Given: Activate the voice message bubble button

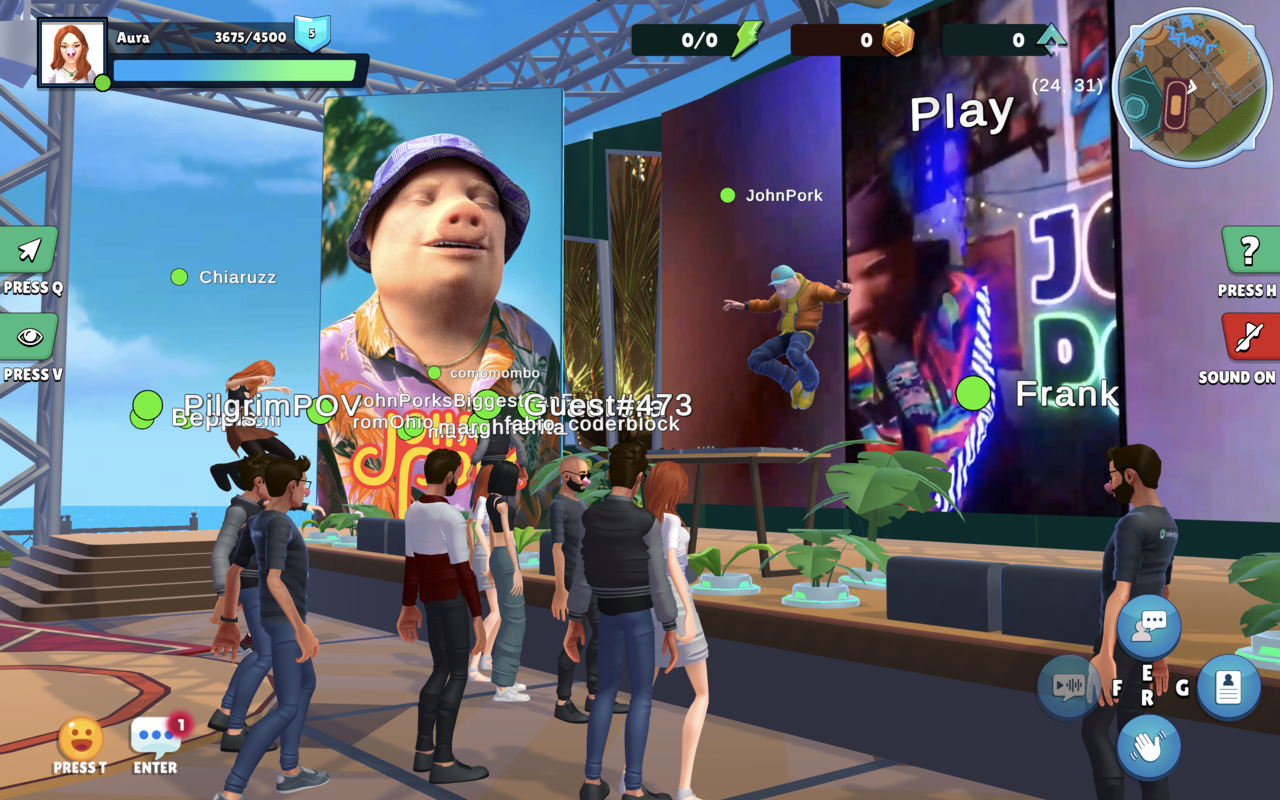Looking at the screenshot, I should [x=1069, y=686].
